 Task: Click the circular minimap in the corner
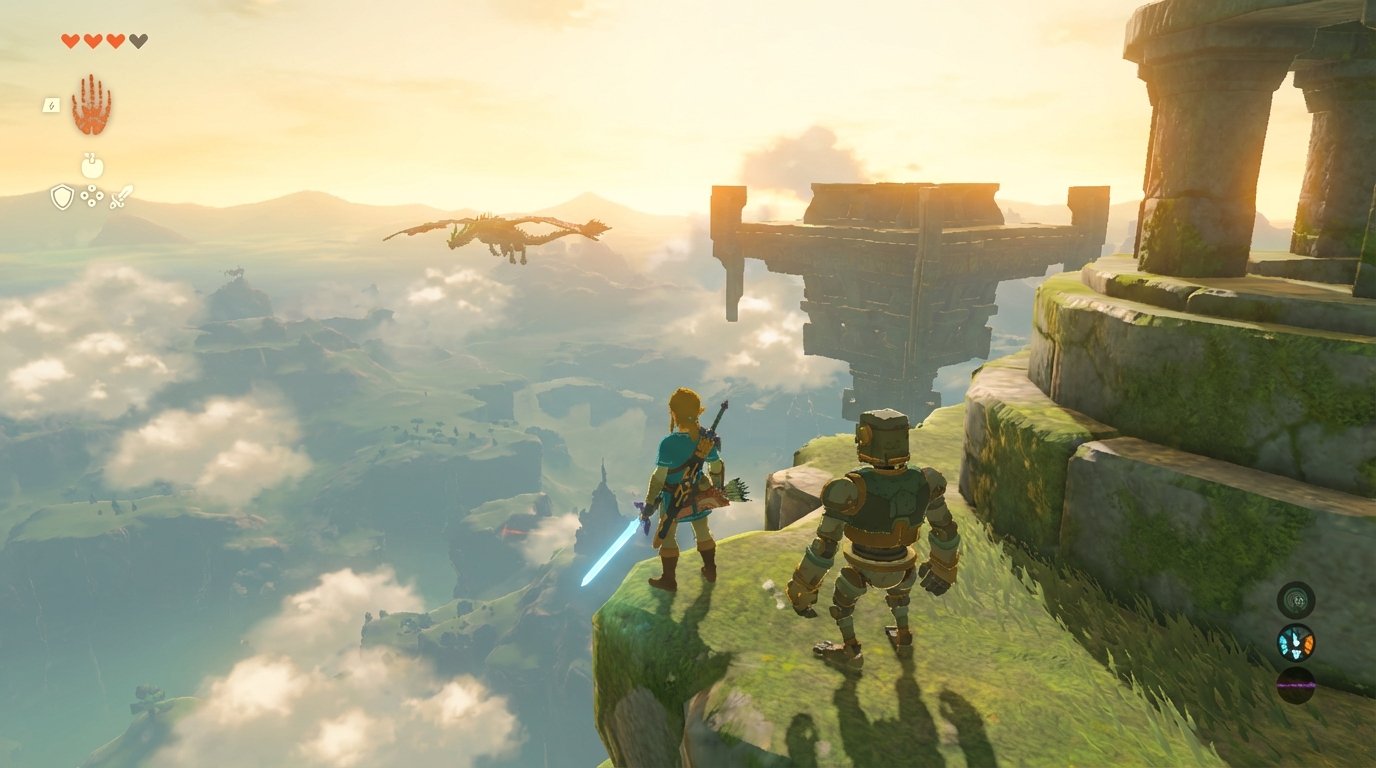point(1296,601)
